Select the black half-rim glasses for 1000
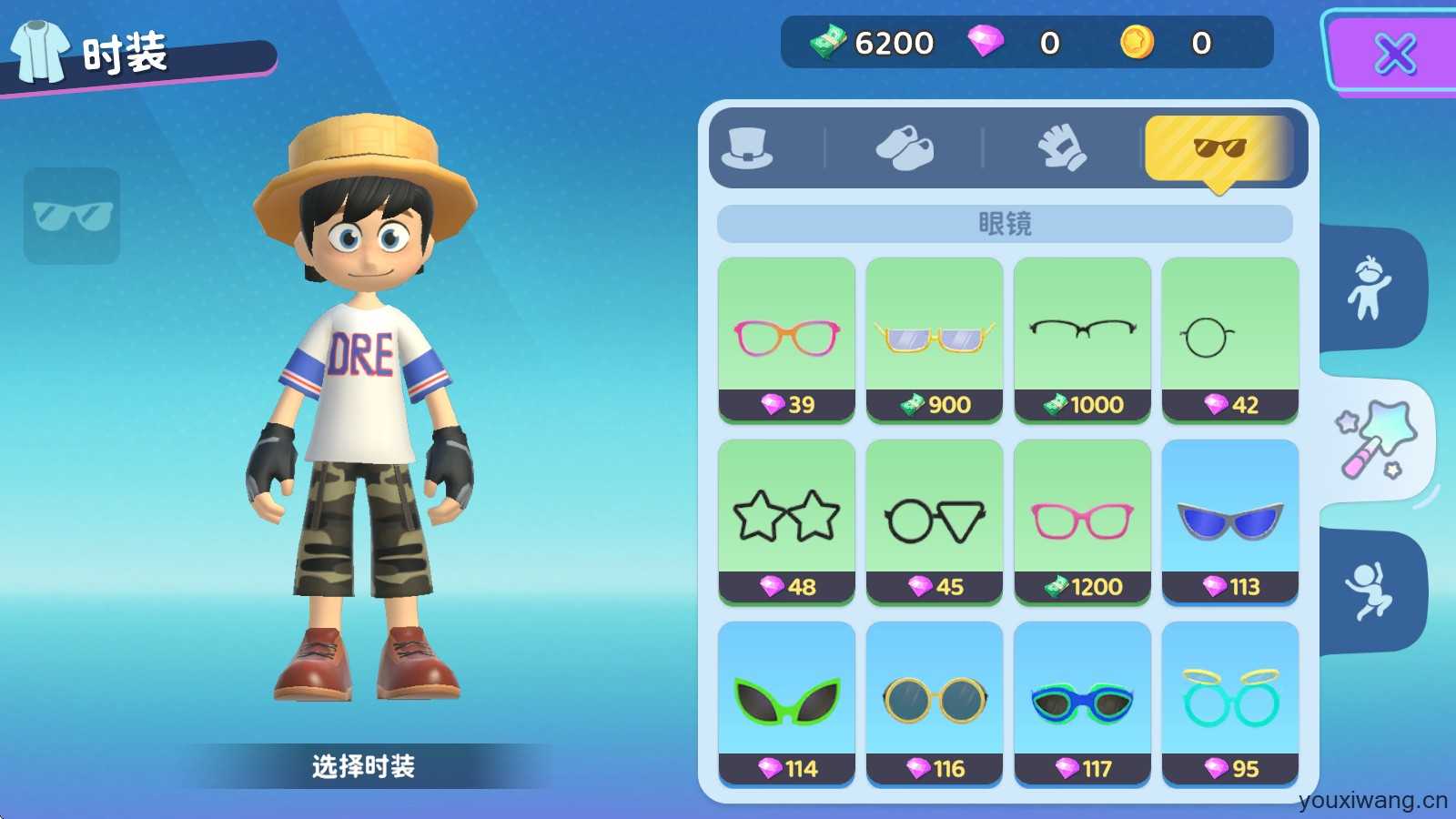Screen dimensions: 1456x819 coord(1082,339)
